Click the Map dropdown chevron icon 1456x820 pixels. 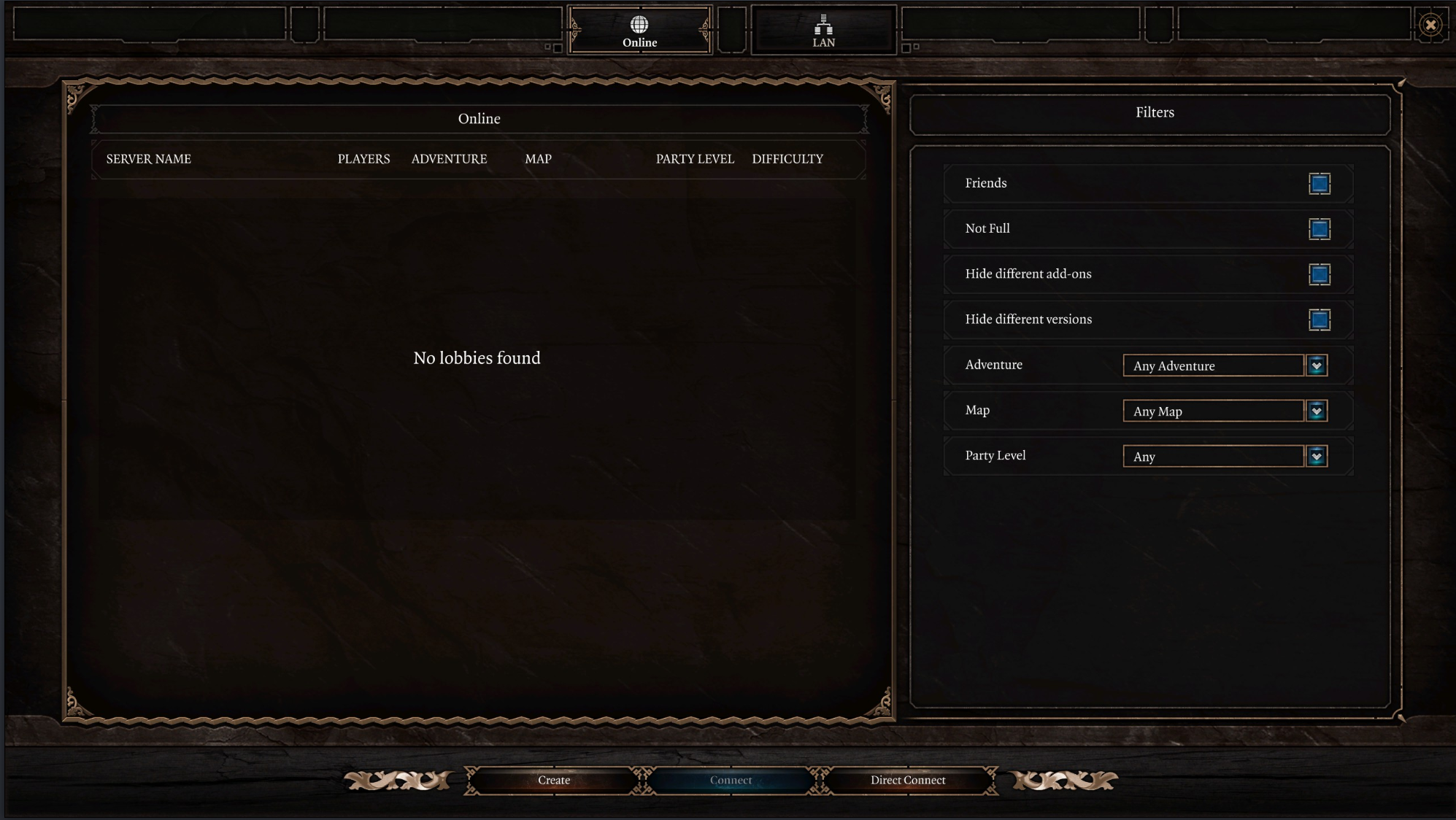[x=1316, y=411]
